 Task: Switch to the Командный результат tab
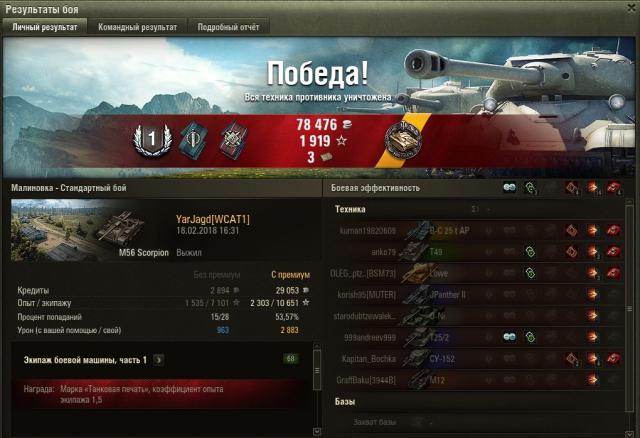click(x=137, y=27)
